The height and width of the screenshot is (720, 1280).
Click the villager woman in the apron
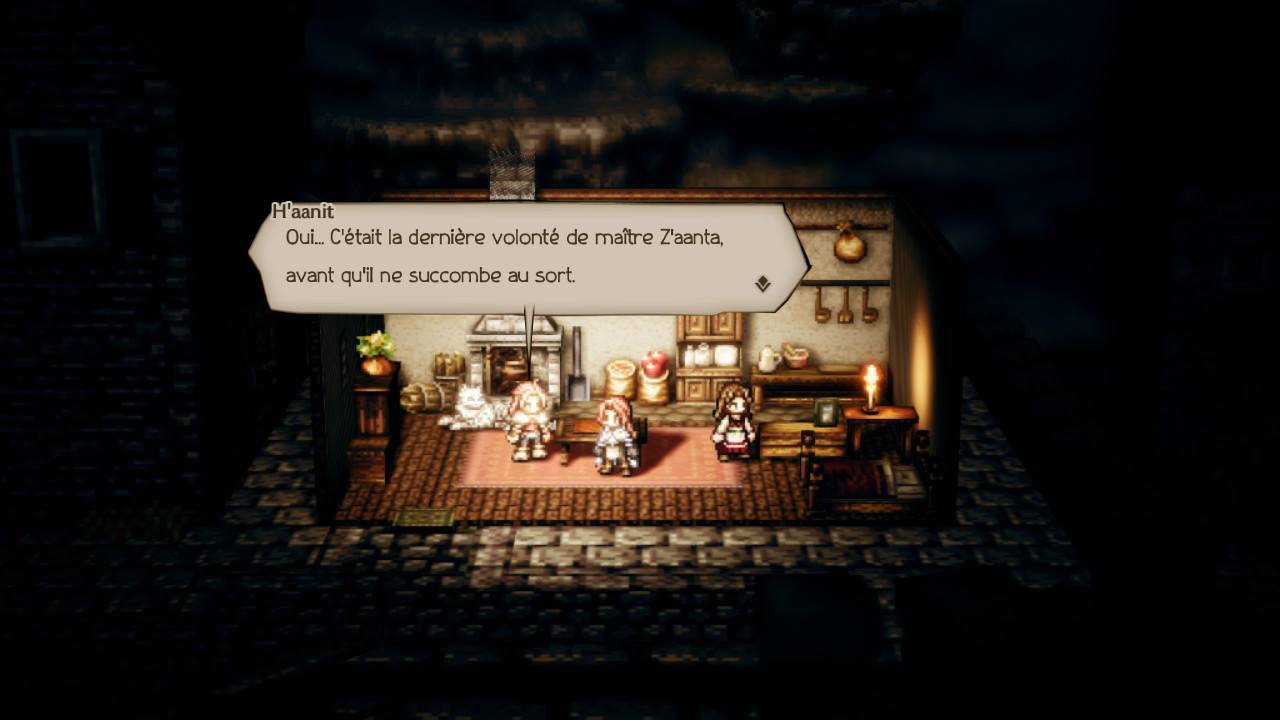[730, 425]
